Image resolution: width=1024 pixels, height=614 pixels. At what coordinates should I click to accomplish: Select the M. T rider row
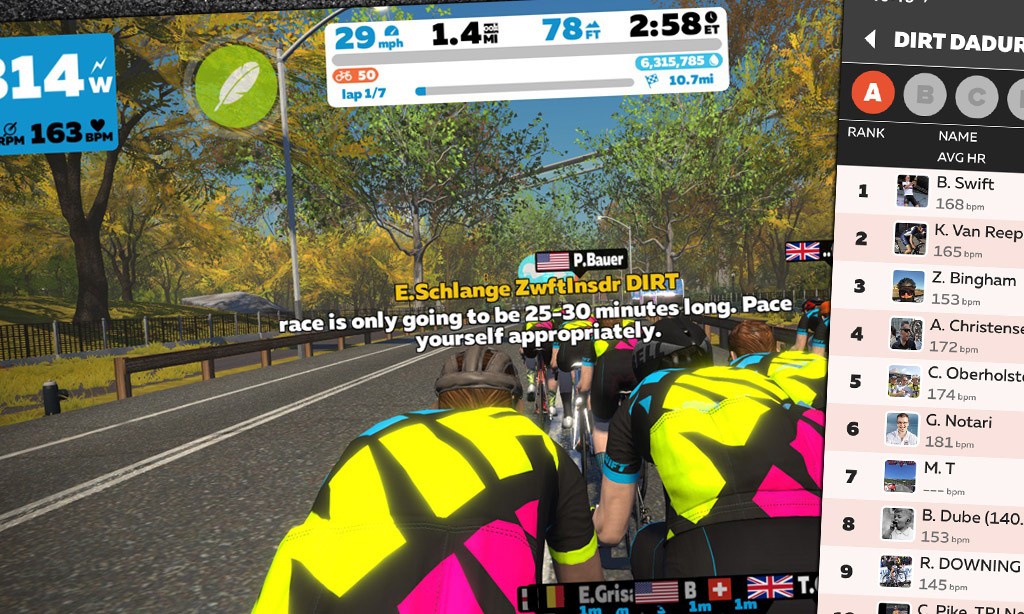point(930,476)
